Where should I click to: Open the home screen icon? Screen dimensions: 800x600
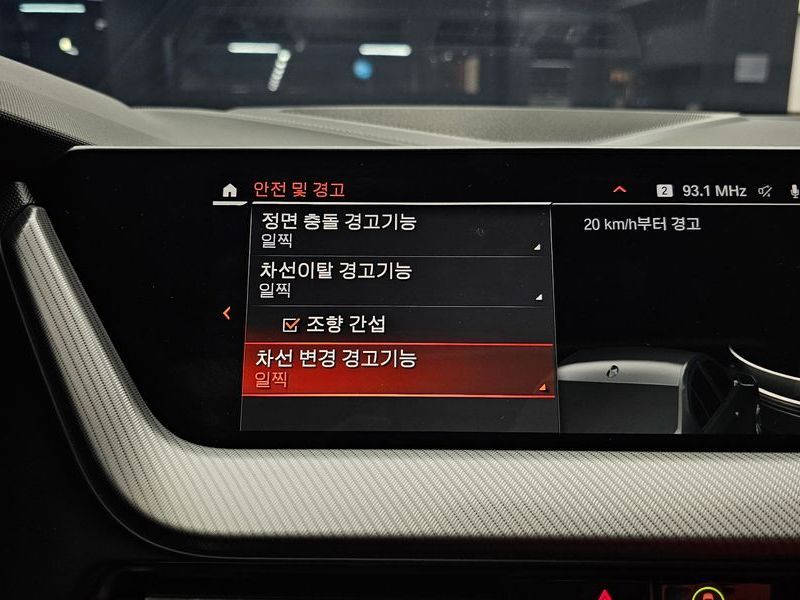click(230, 190)
